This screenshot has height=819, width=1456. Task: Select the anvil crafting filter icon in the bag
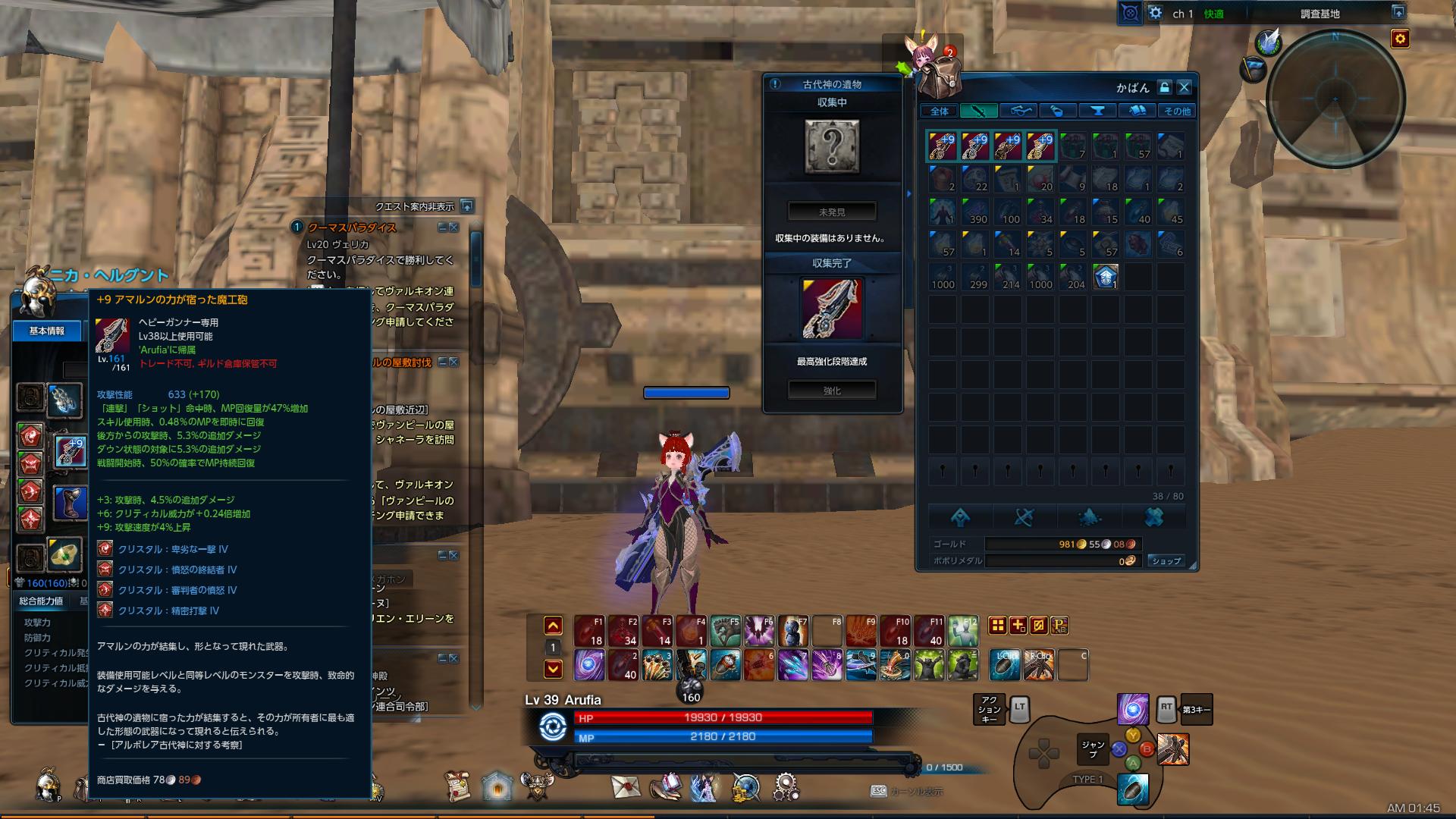pyautogui.click(x=1096, y=110)
